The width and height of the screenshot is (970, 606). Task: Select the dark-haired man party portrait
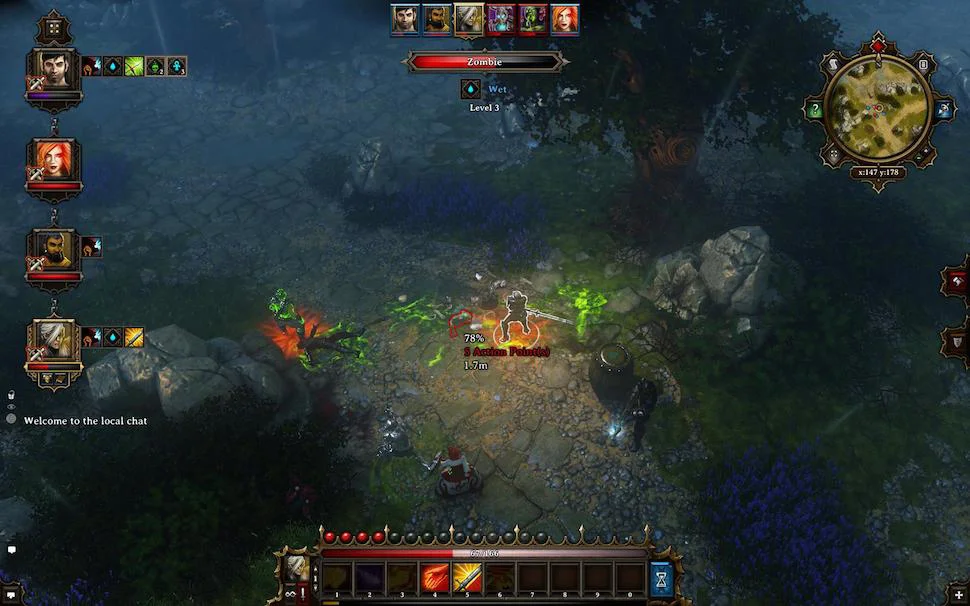click(54, 68)
